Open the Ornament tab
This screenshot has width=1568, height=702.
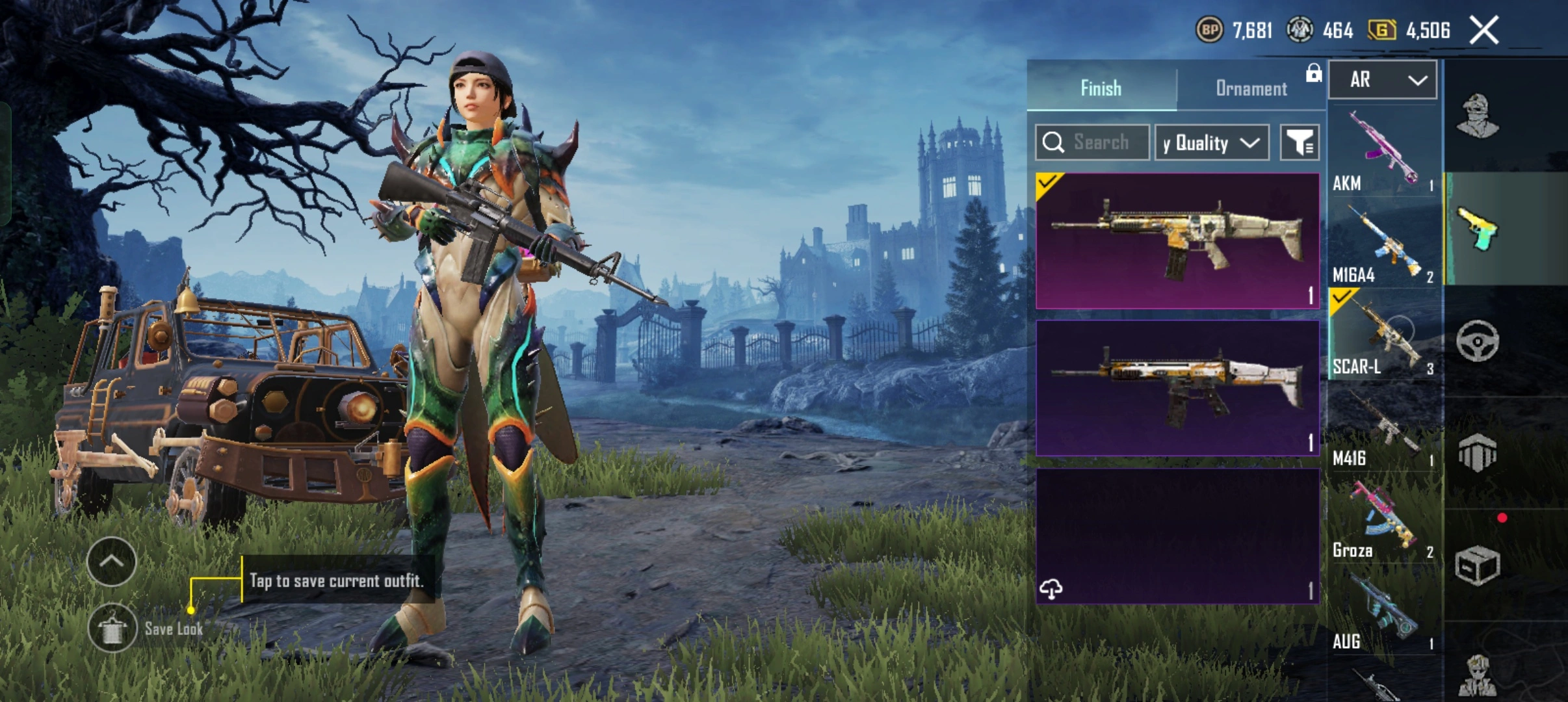(x=1251, y=88)
